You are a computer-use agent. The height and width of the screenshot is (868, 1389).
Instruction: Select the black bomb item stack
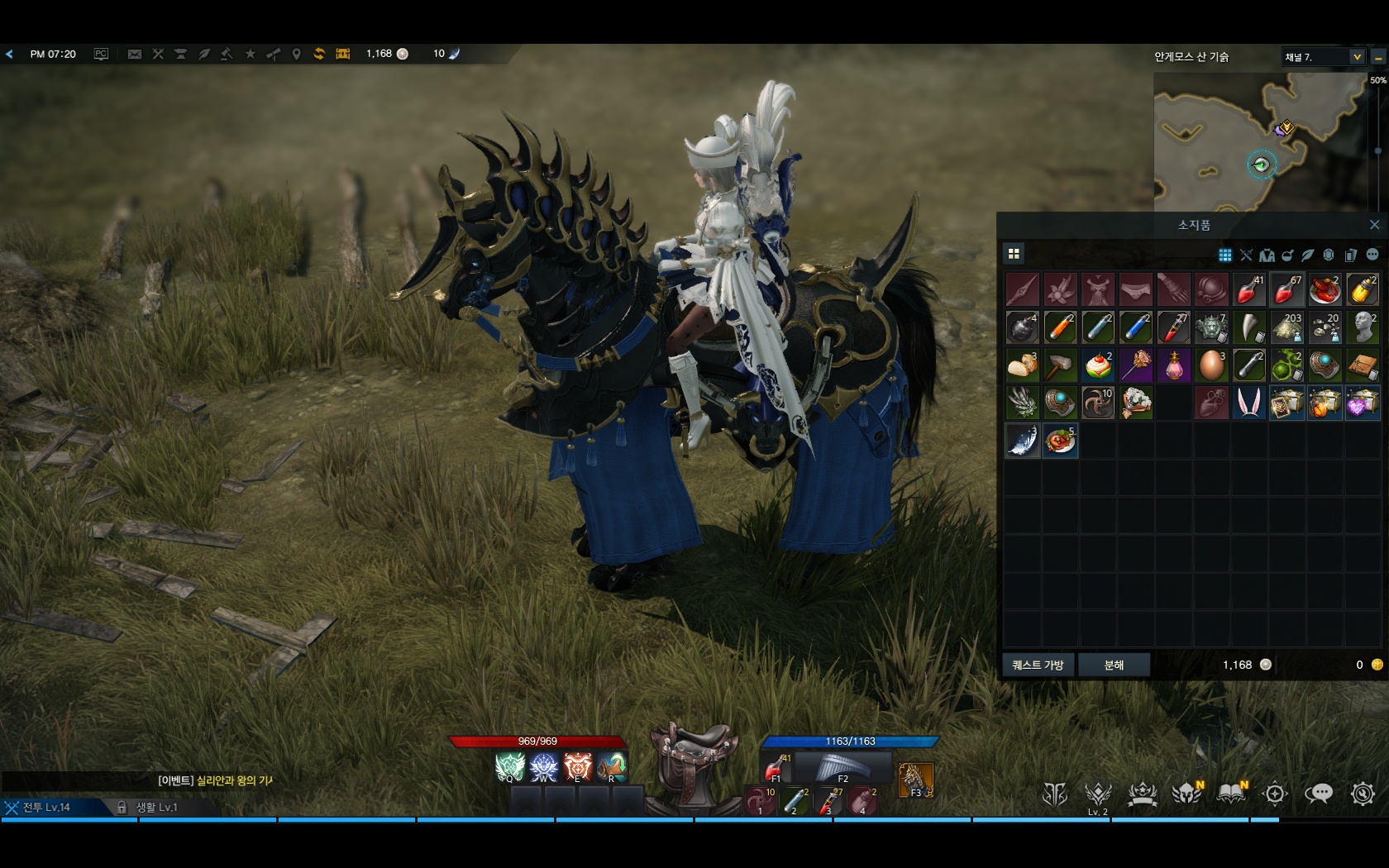tap(1023, 328)
